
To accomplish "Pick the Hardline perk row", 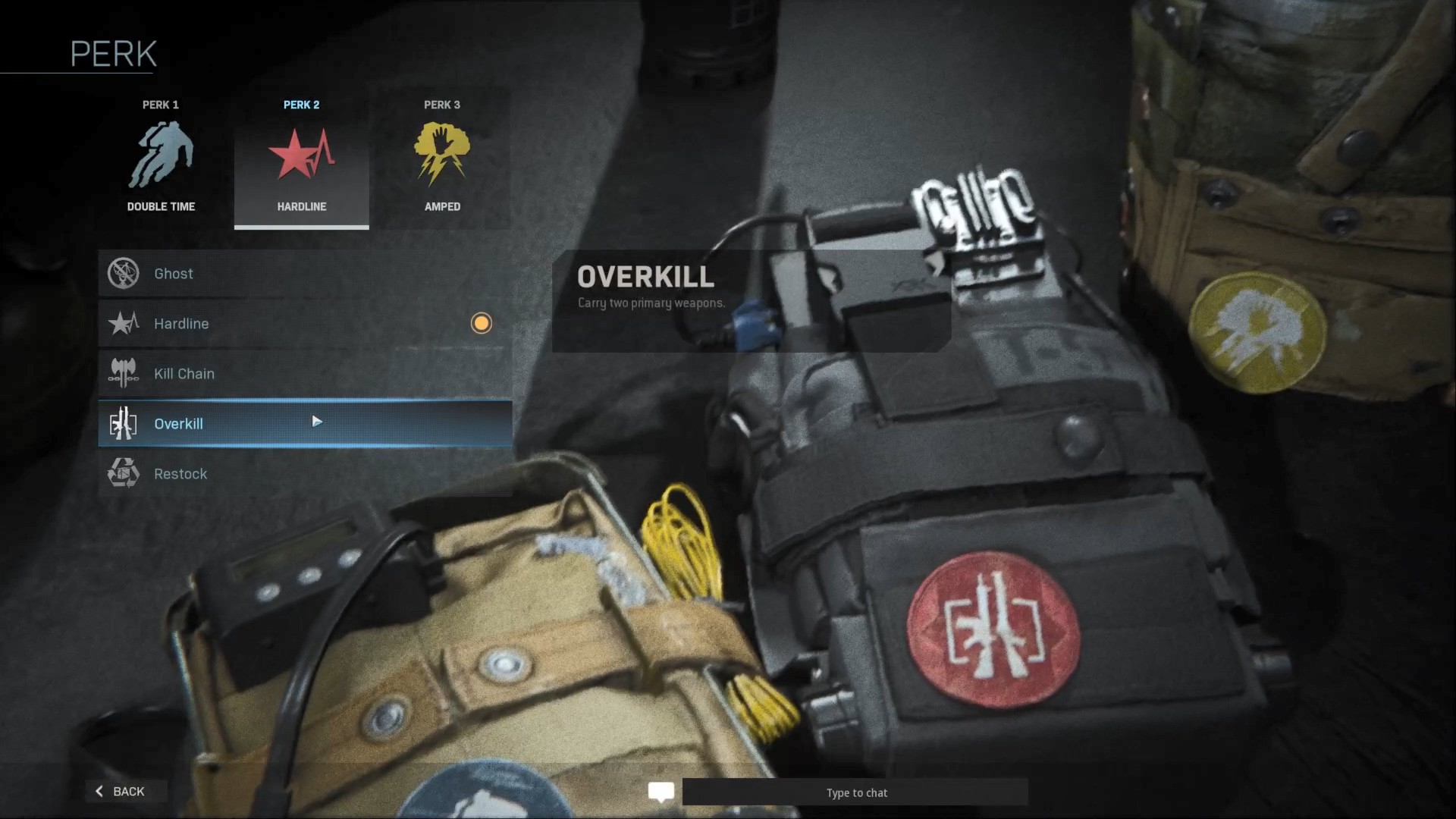I will (305, 324).
